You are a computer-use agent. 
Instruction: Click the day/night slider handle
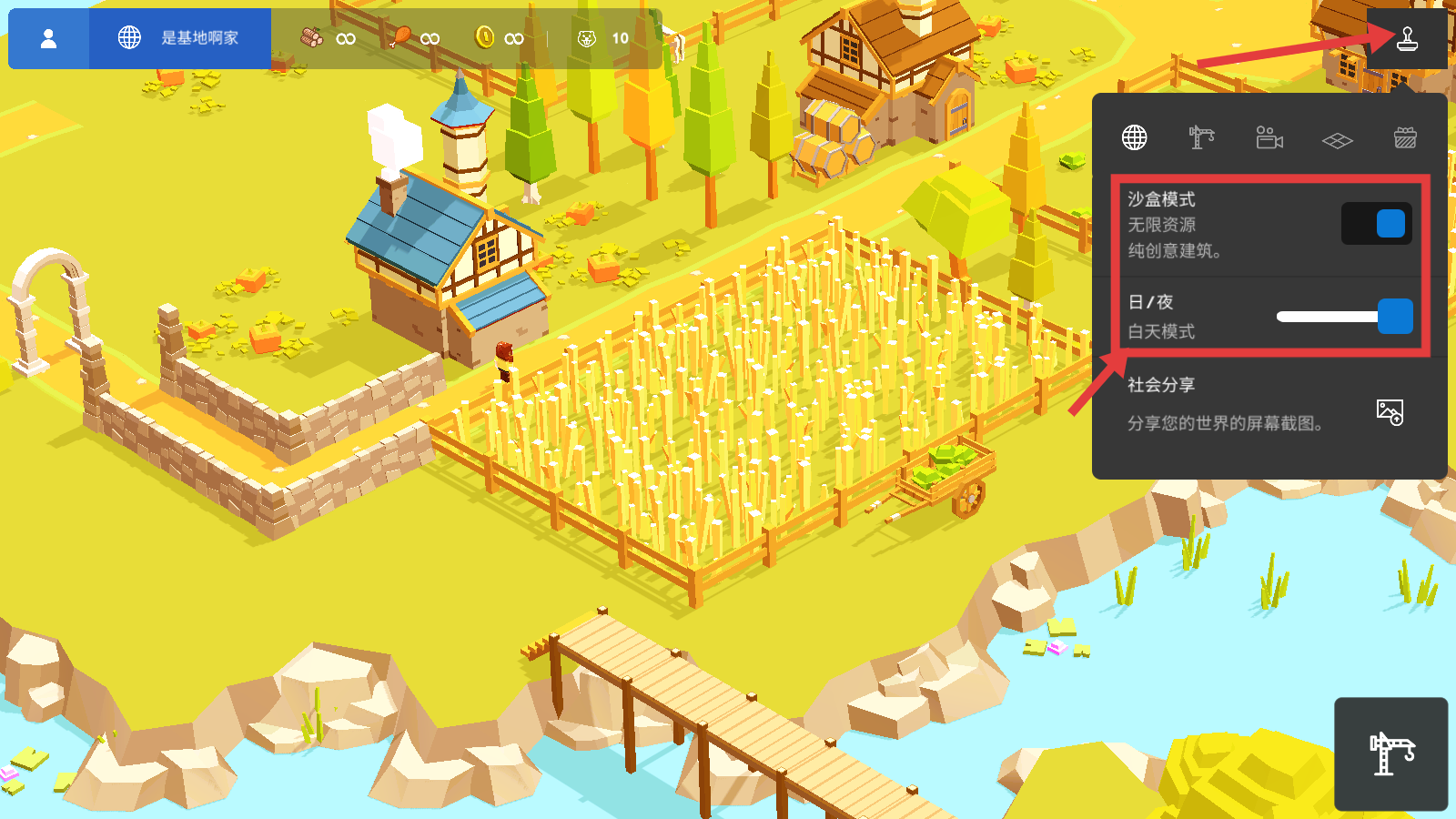point(1395,317)
